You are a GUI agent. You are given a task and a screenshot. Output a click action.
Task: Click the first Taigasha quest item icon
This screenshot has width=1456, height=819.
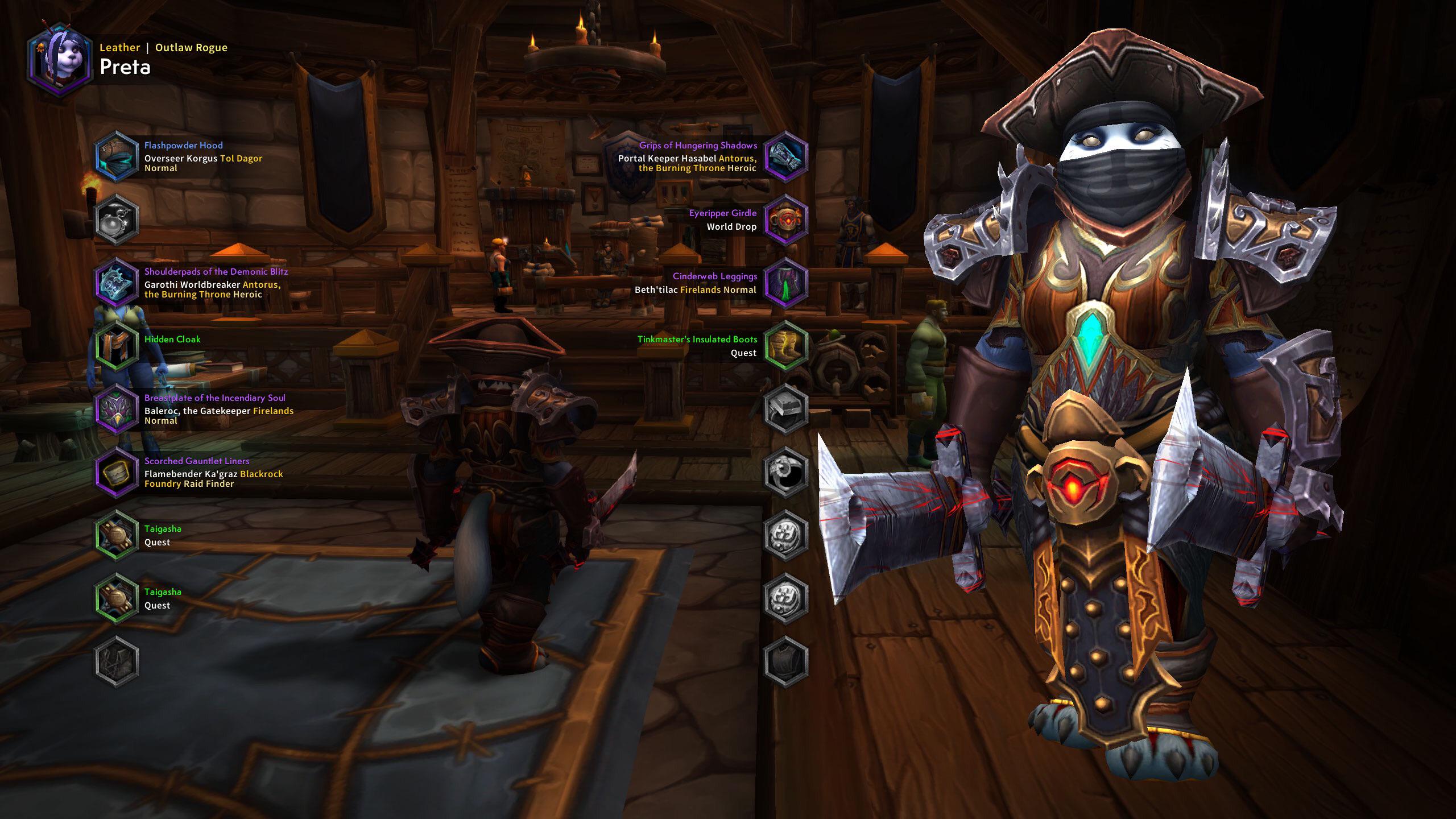(x=117, y=536)
